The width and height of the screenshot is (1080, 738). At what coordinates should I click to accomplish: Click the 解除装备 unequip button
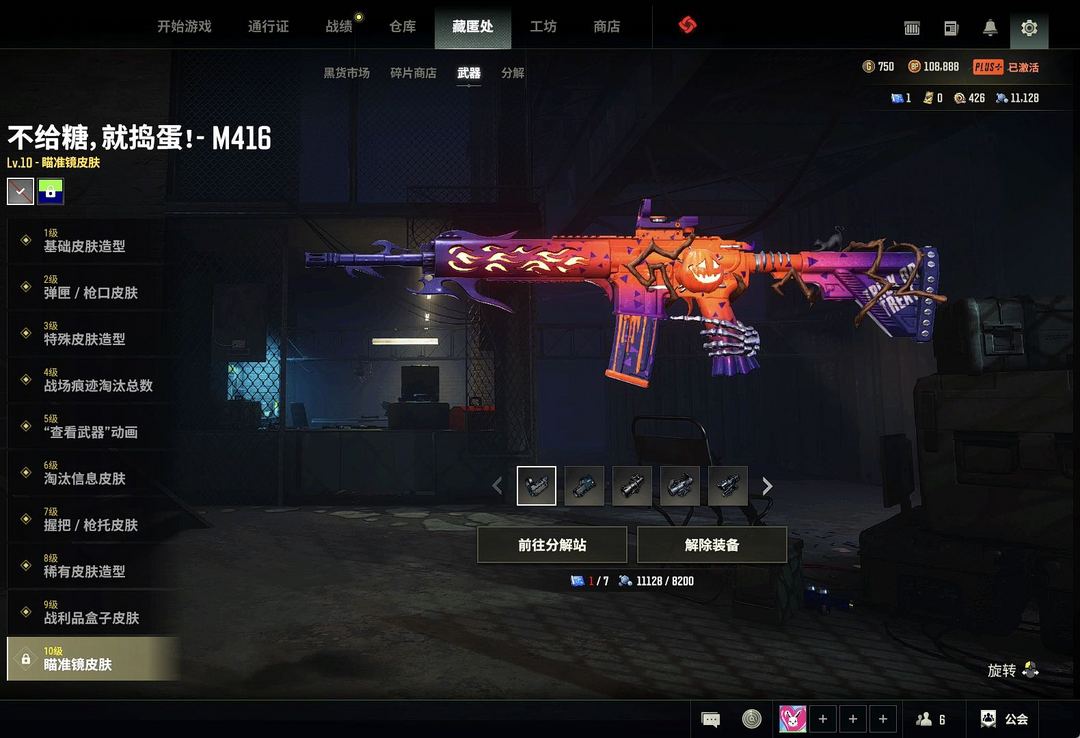(x=712, y=545)
